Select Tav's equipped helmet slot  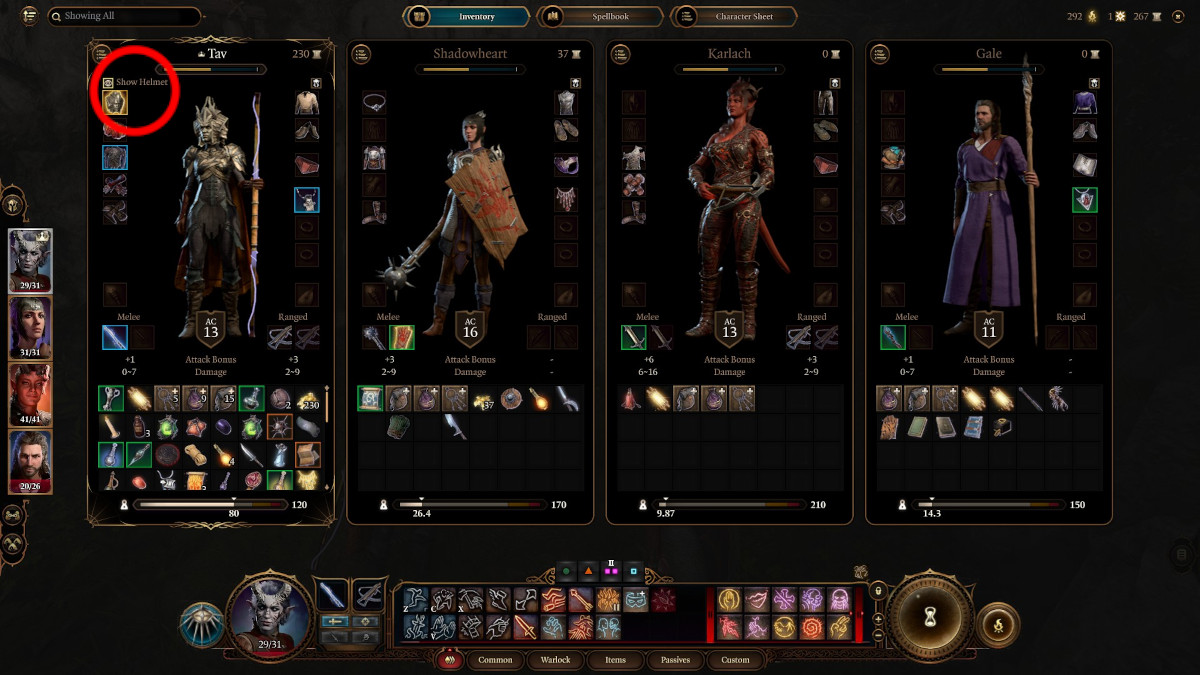click(x=115, y=102)
